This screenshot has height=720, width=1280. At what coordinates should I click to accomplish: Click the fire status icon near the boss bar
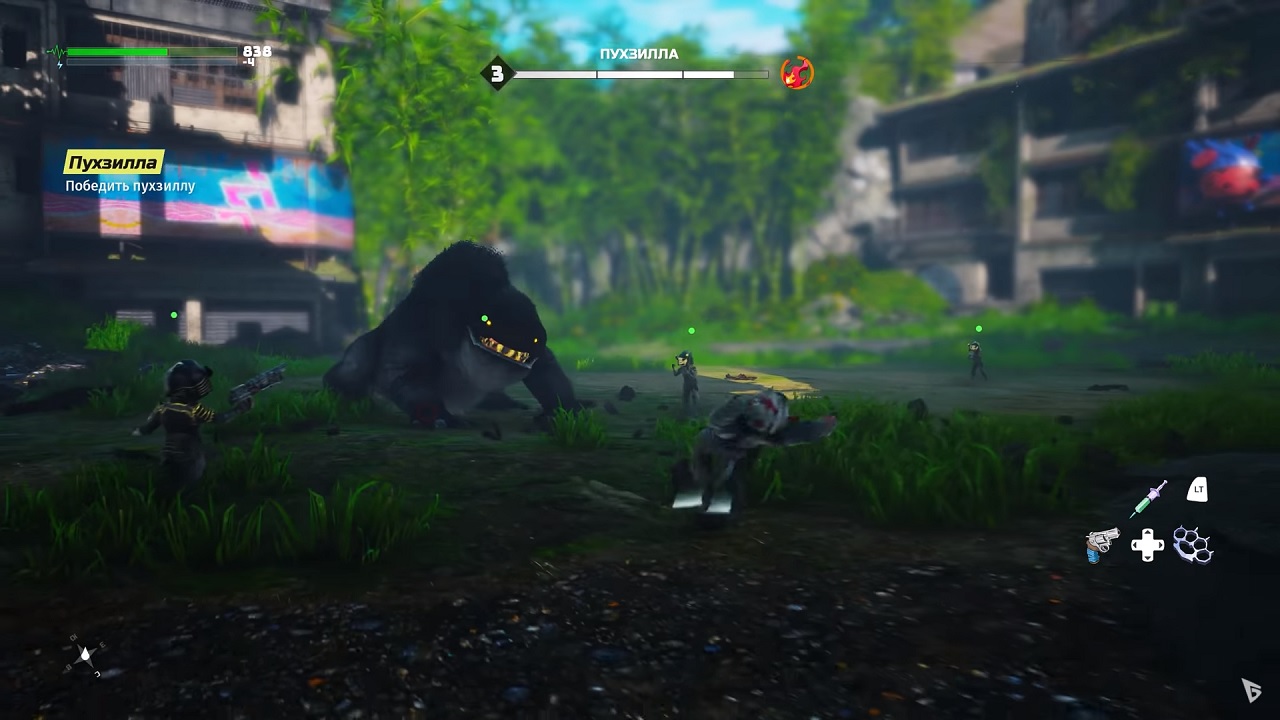[795, 72]
